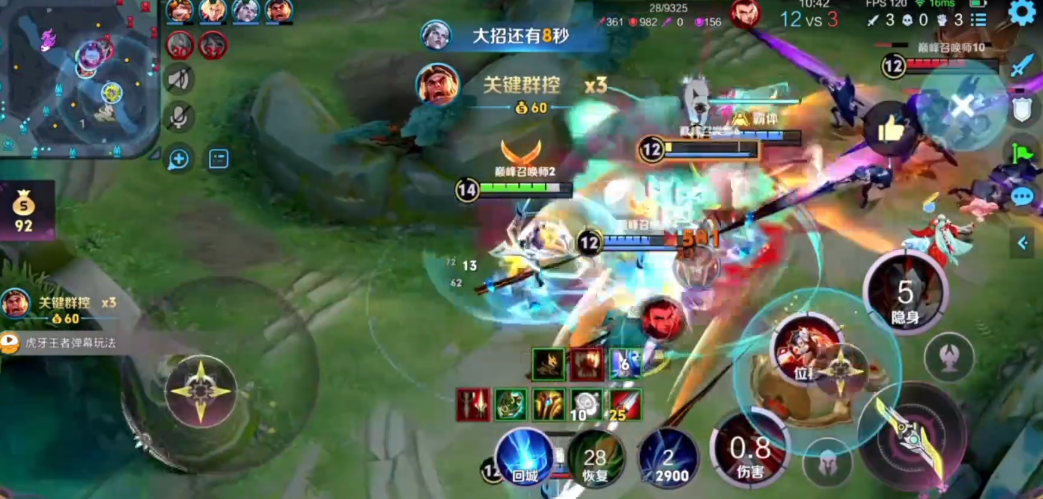The width and height of the screenshot is (1043, 499).
Task: Toggle the muted microphone button
Action: [180, 117]
